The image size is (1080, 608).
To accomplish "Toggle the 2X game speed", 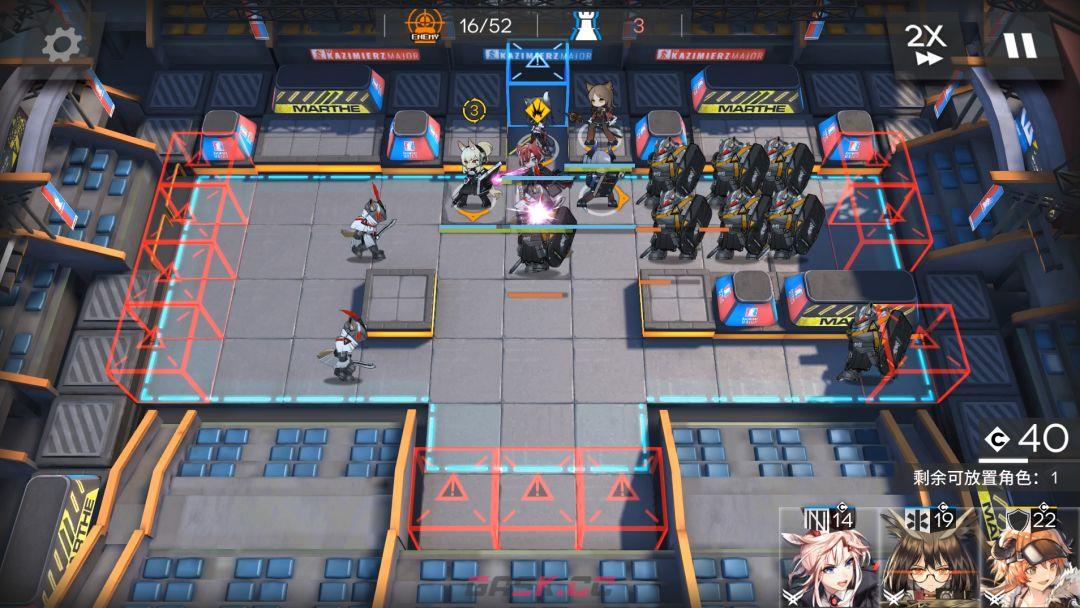I will tap(925, 45).
